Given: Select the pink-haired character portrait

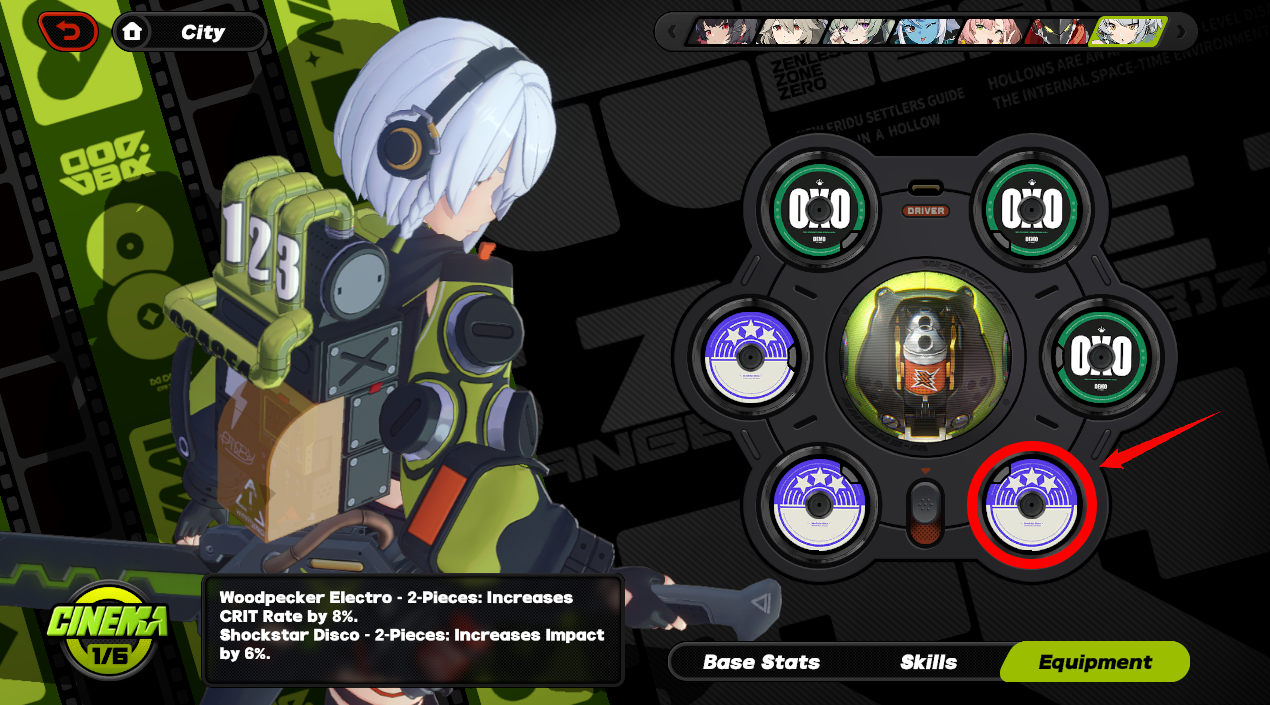Looking at the screenshot, I should point(990,32).
